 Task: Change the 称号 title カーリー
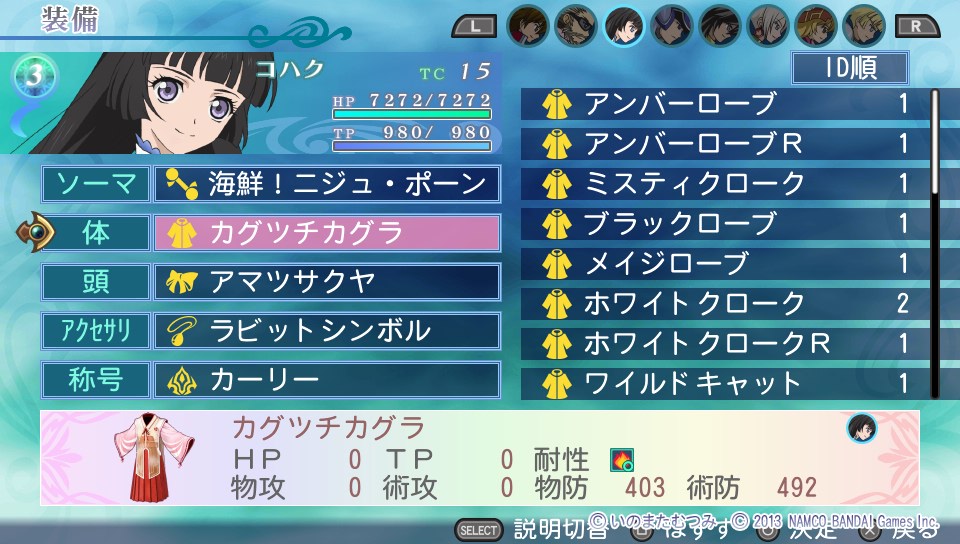click(x=326, y=380)
